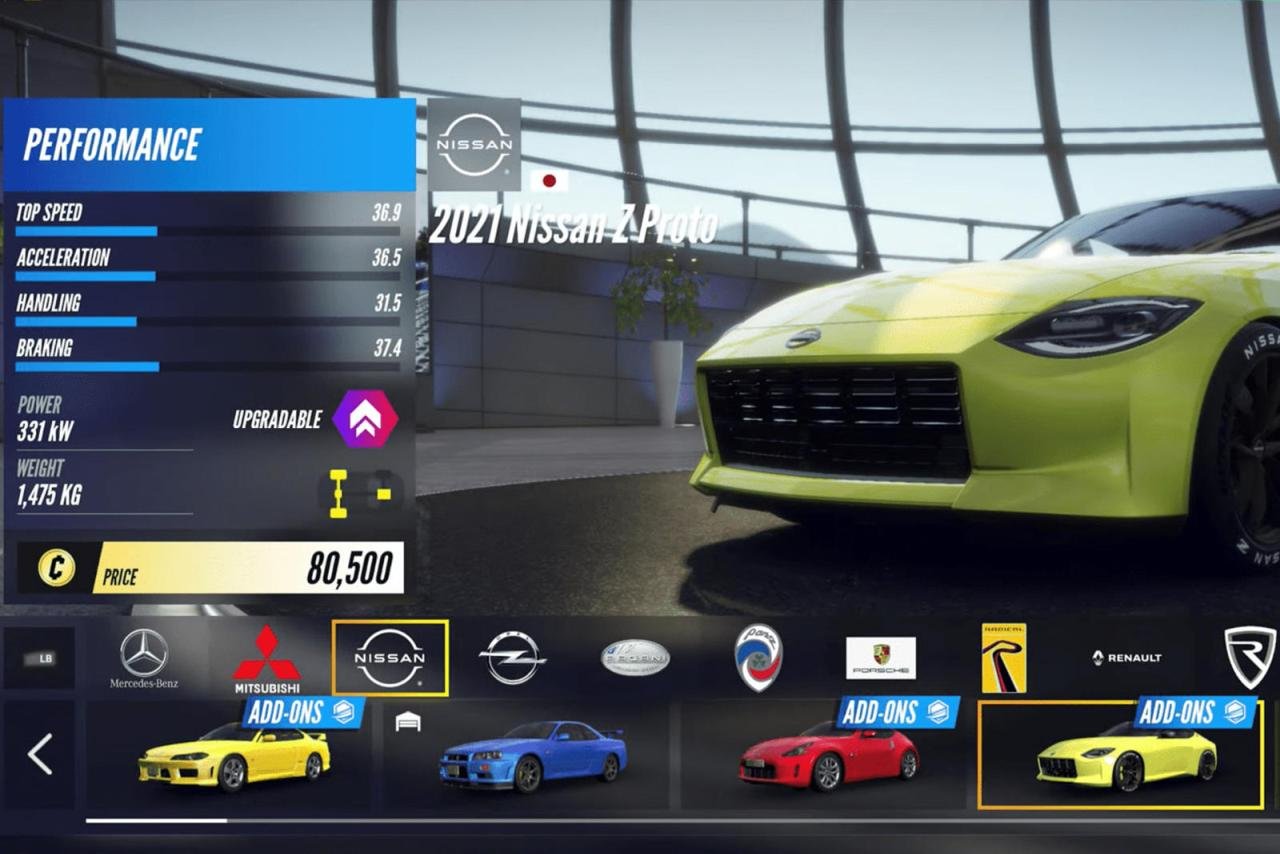Pick the Nissan brand in the logo row

tap(390, 658)
